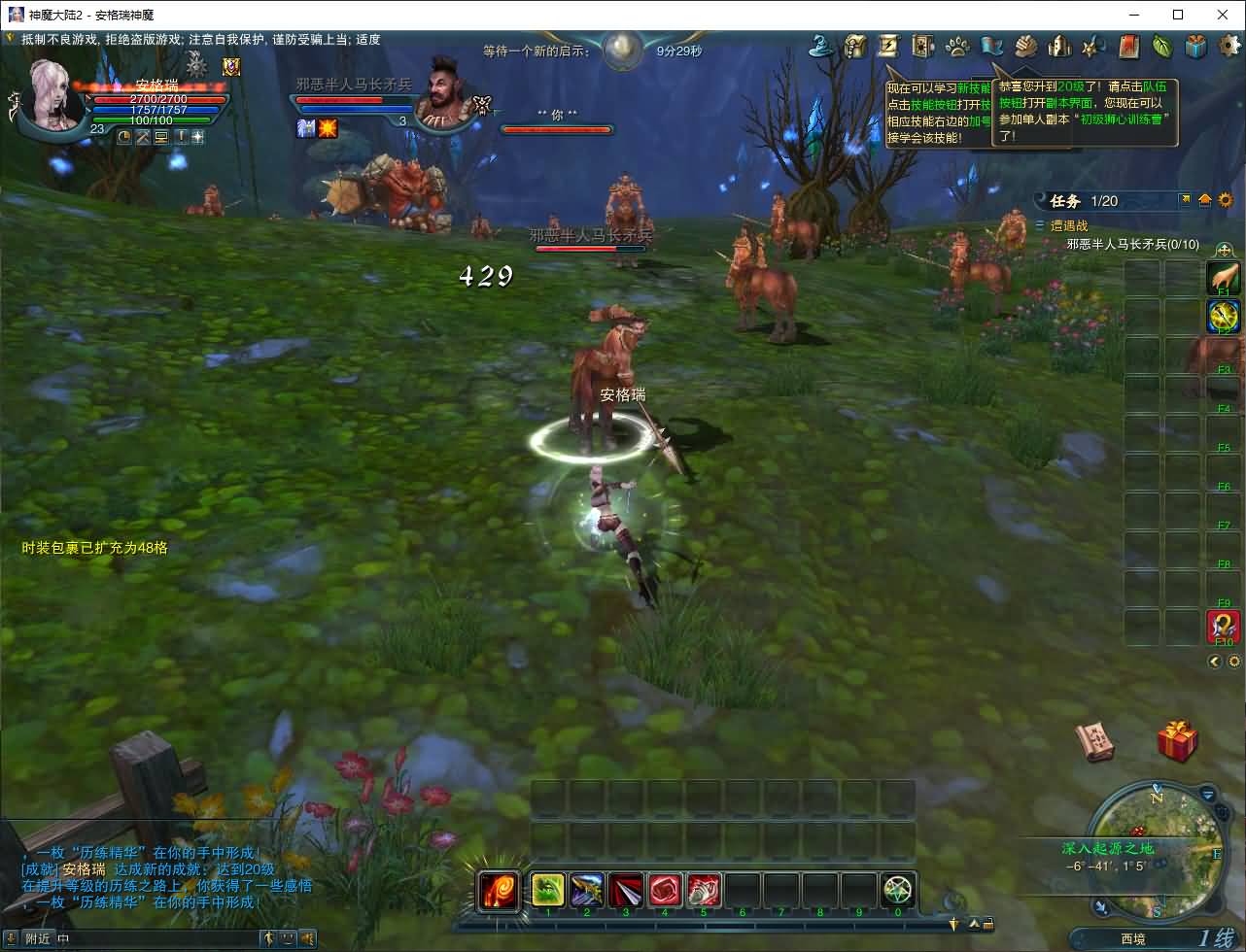
Task: Open the blue gift box shop icon
Action: (1196, 46)
